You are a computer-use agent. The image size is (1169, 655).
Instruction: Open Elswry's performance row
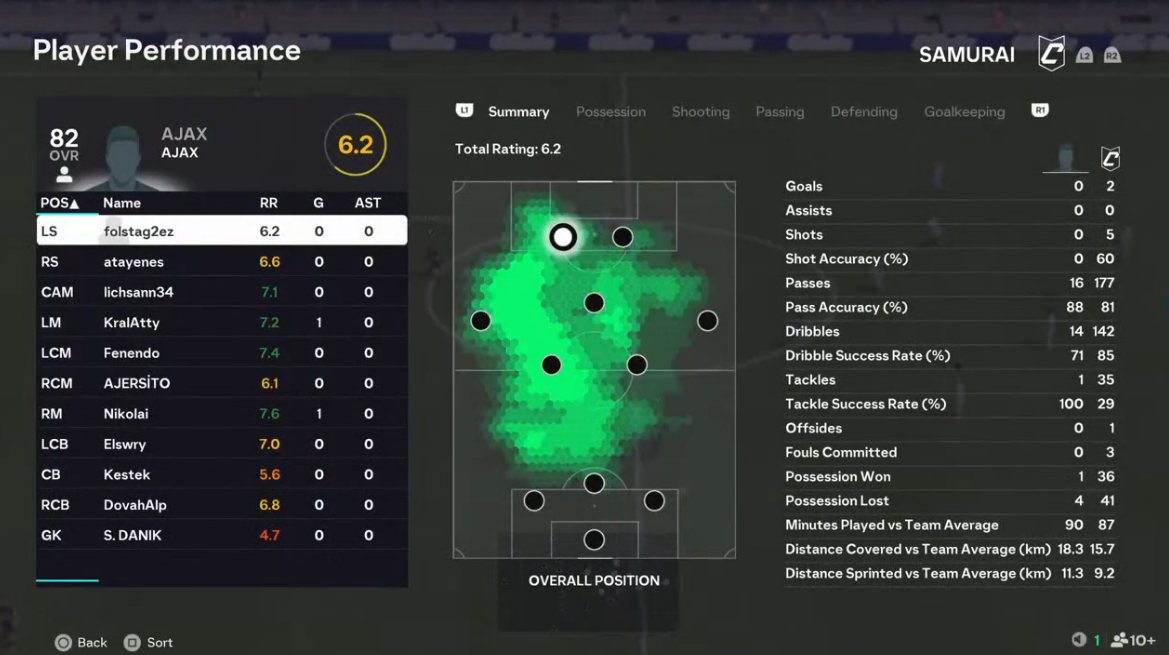[x=221, y=444]
